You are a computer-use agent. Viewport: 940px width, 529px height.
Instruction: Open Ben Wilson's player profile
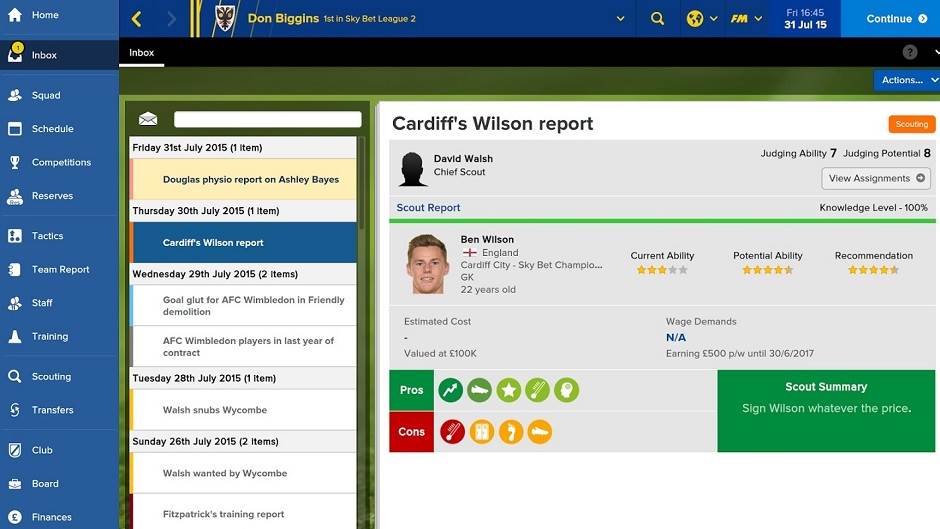[x=487, y=240]
